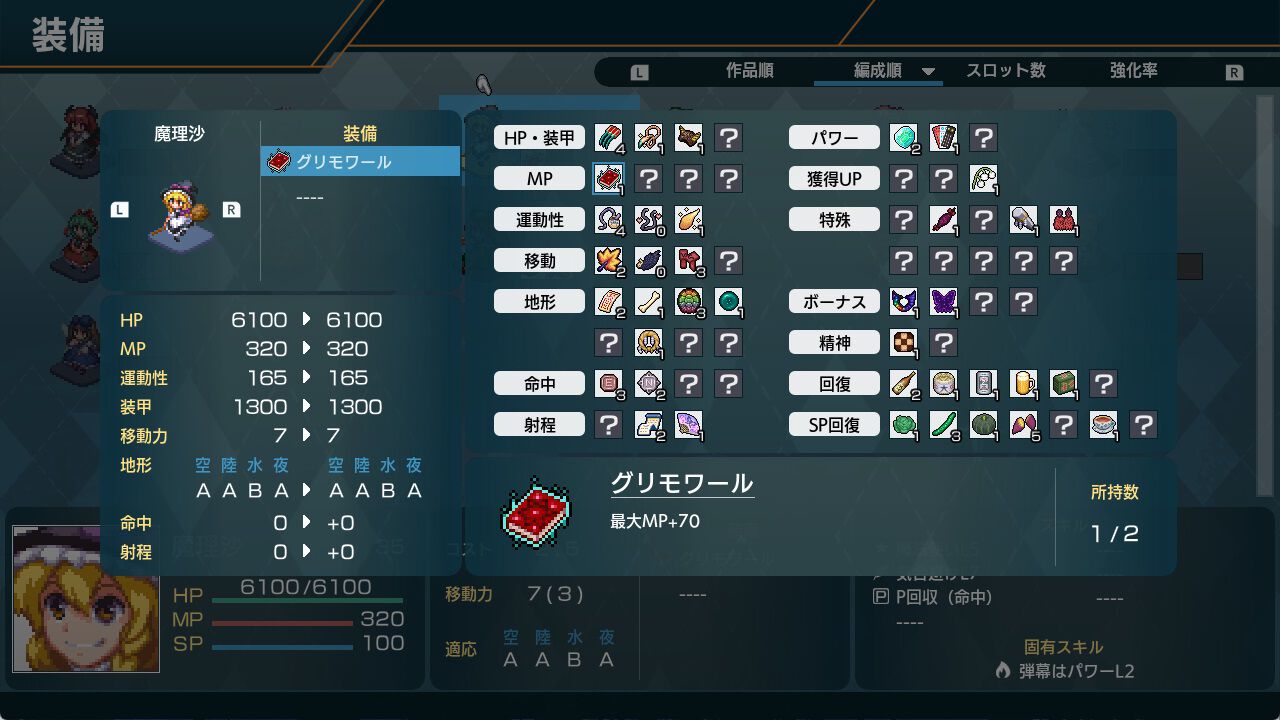Click the gem icon in the パワー row
The width and height of the screenshot is (1280, 720).
click(903, 138)
